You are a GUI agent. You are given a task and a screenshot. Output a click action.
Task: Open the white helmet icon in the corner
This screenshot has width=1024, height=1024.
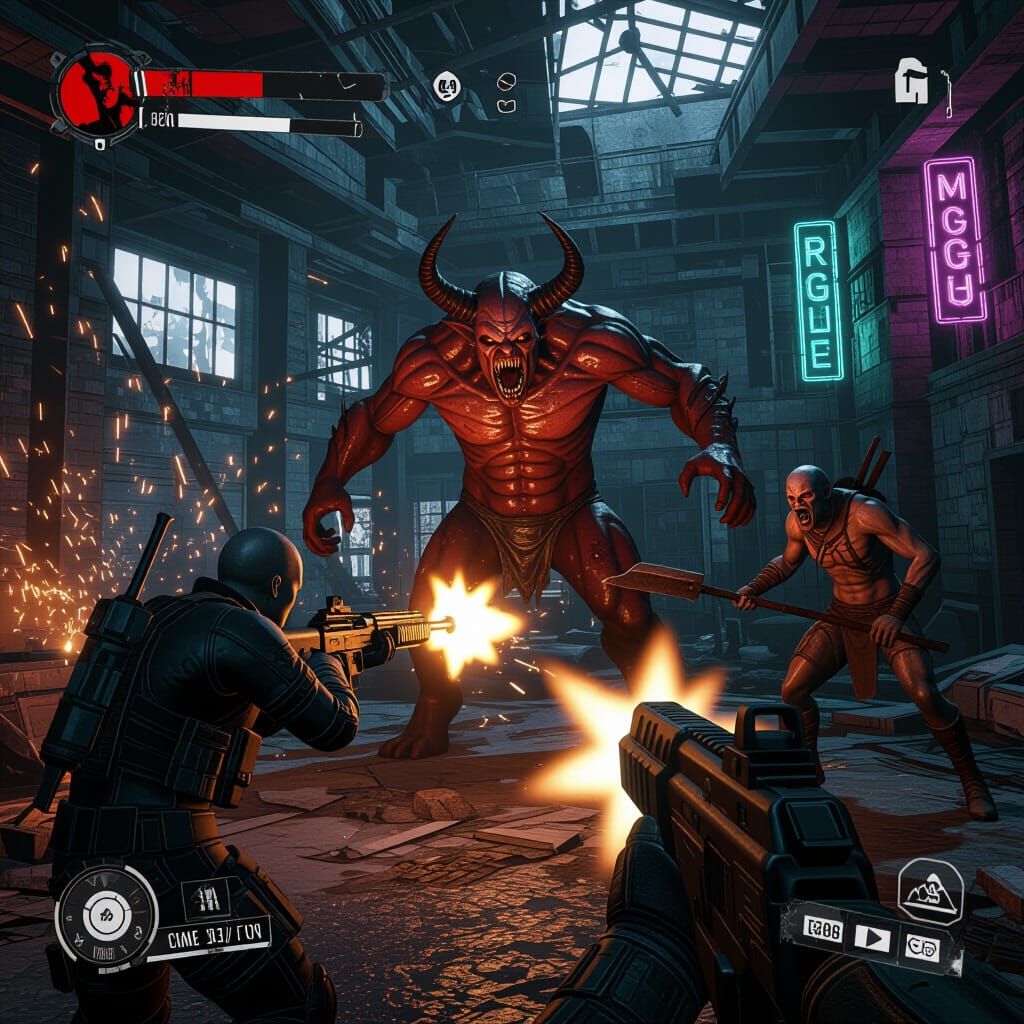912,82
